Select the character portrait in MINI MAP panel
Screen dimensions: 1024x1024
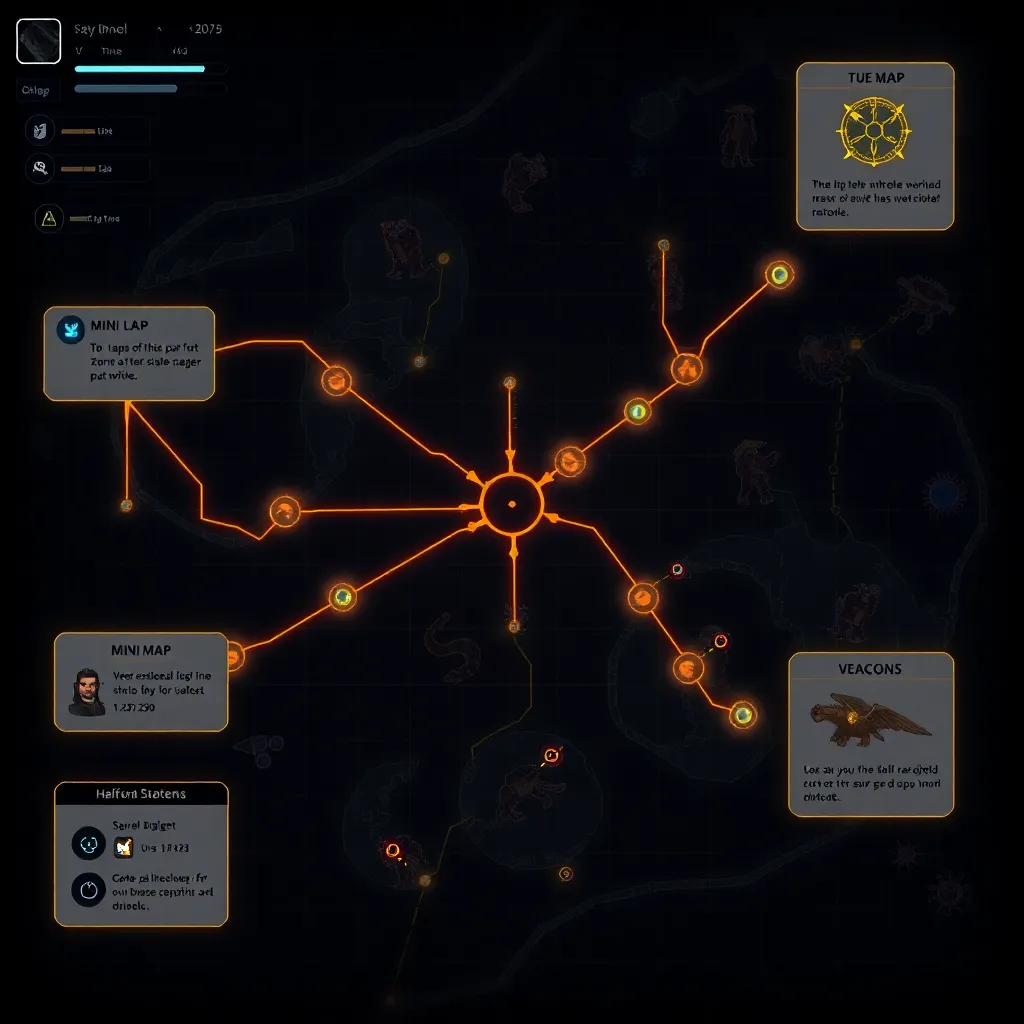click(86, 691)
